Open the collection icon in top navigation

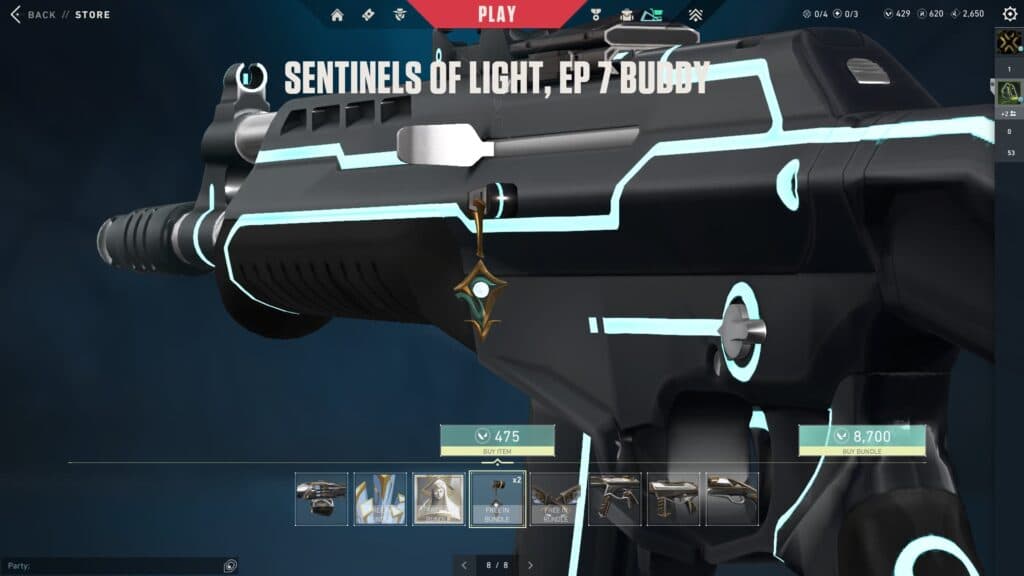626,15
